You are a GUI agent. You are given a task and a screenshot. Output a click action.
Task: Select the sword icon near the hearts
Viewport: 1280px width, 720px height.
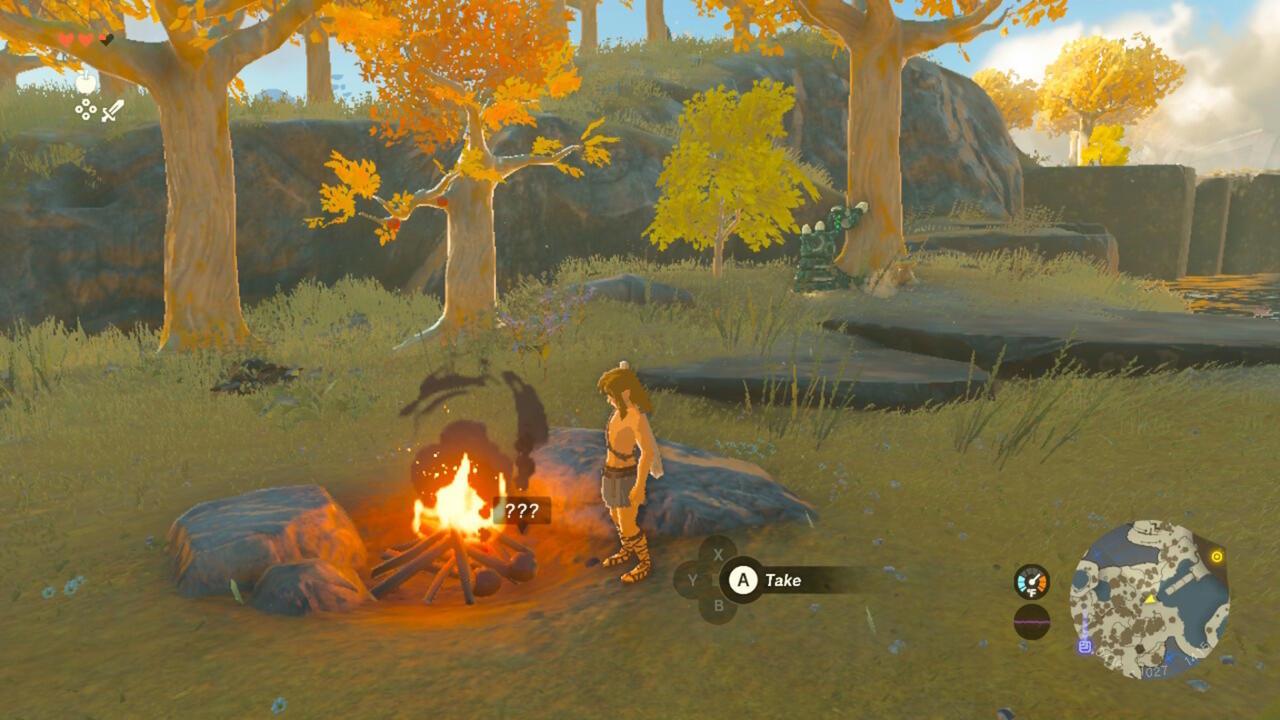pyautogui.click(x=112, y=112)
